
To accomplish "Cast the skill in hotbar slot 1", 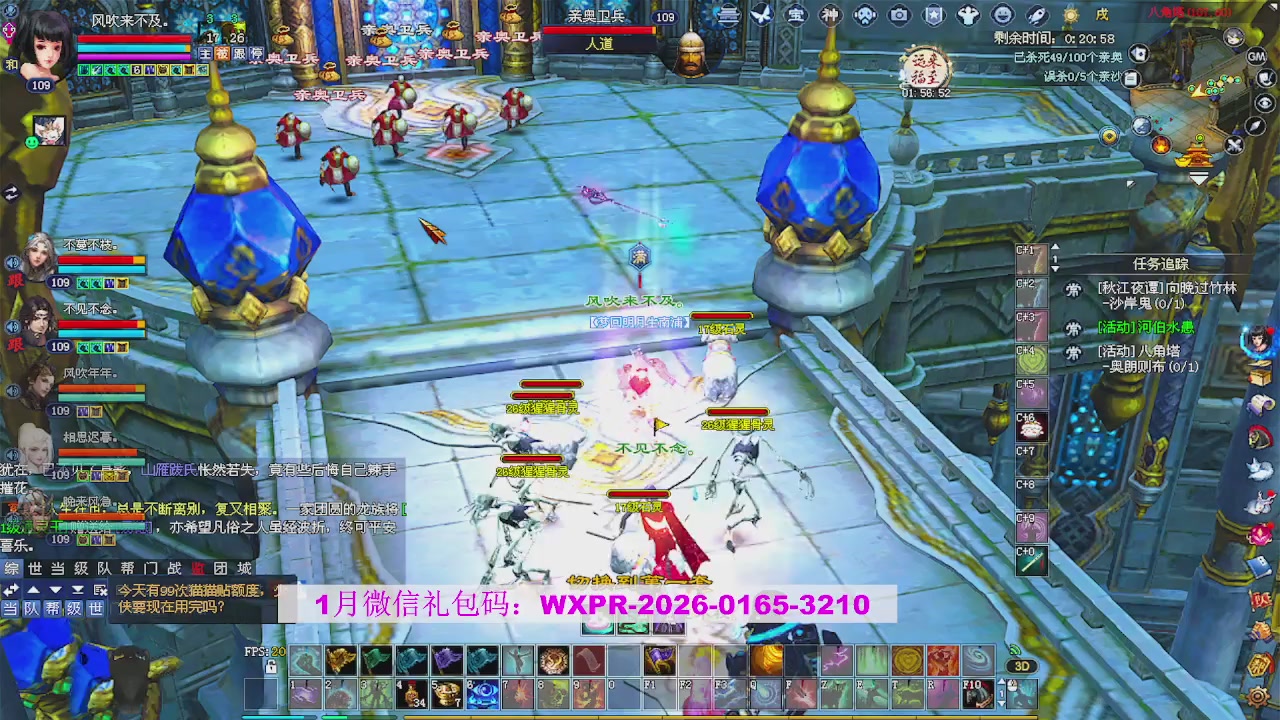I will click(x=303, y=693).
